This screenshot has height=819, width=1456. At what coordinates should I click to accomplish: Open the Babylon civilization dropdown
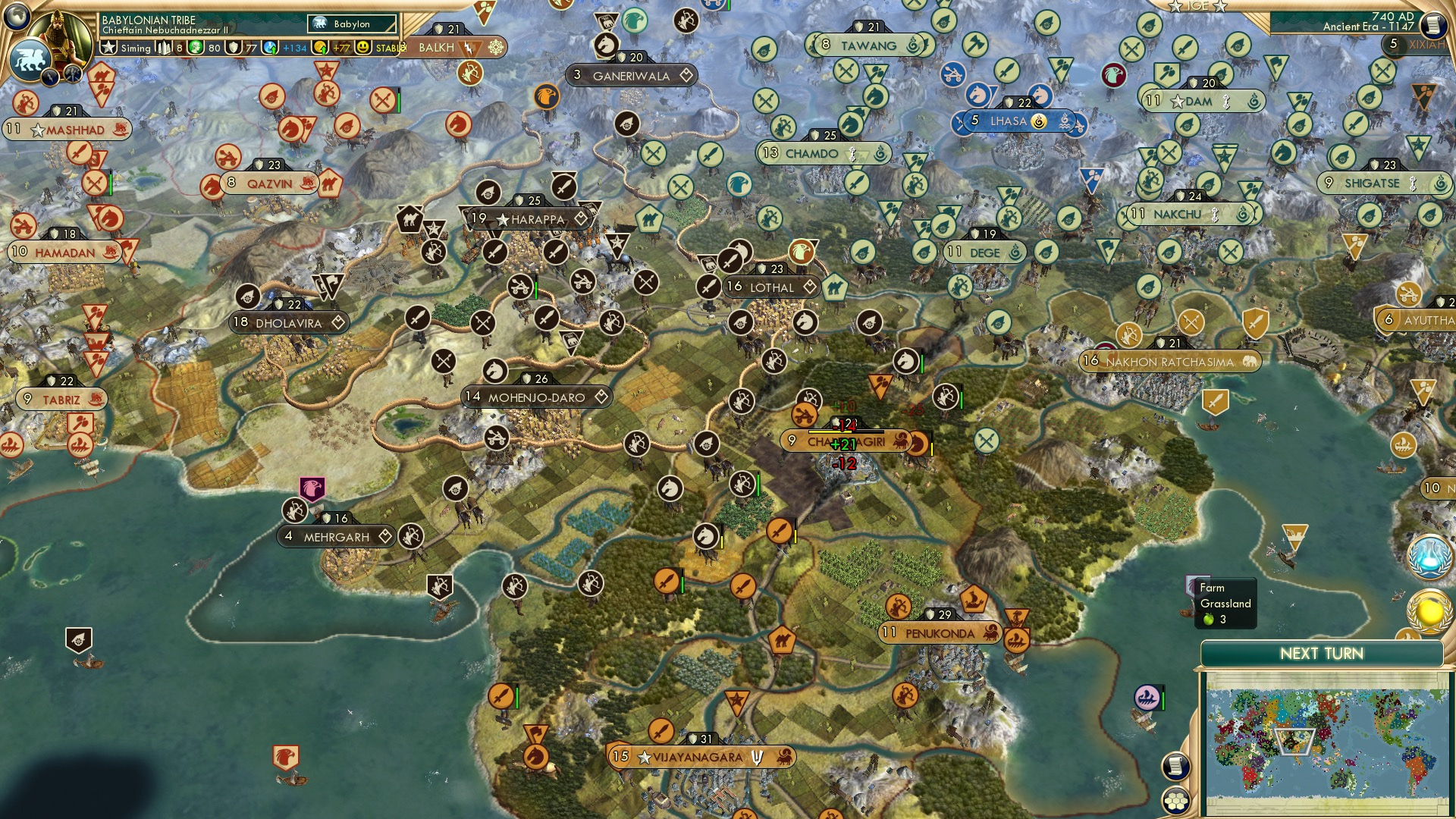tap(350, 24)
